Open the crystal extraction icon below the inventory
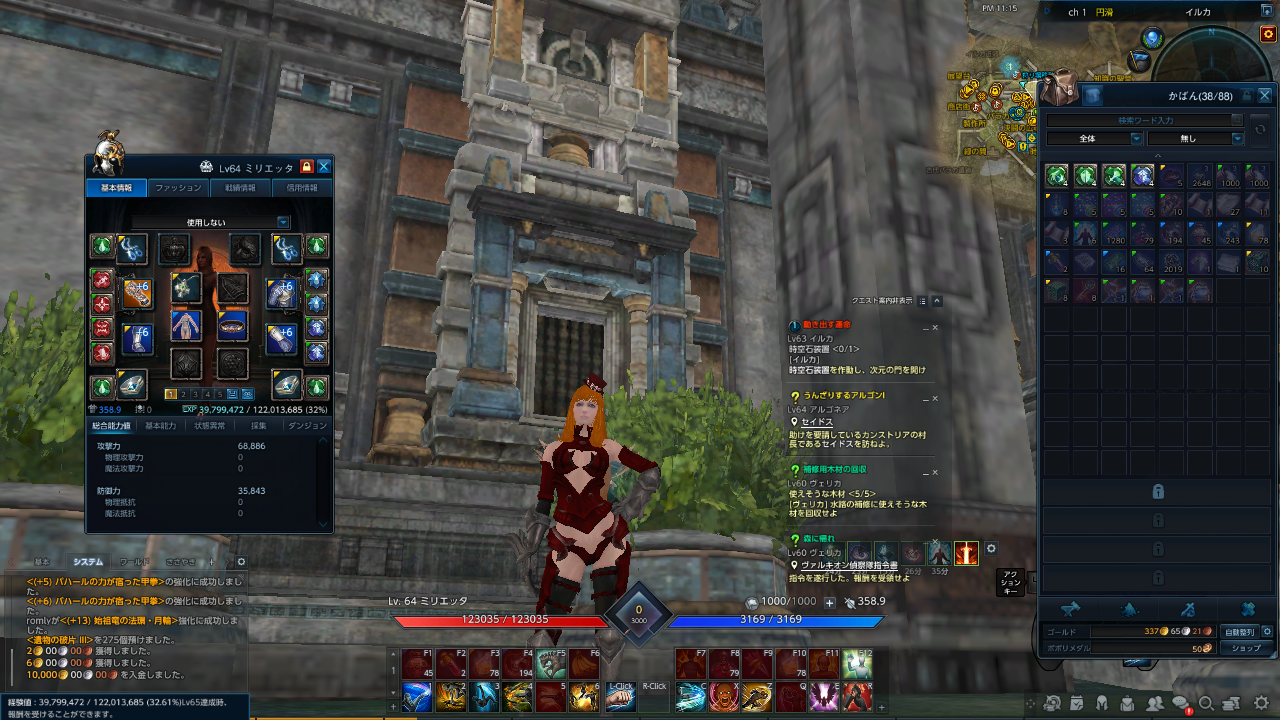1280x720 pixels. coord(1129,609)
